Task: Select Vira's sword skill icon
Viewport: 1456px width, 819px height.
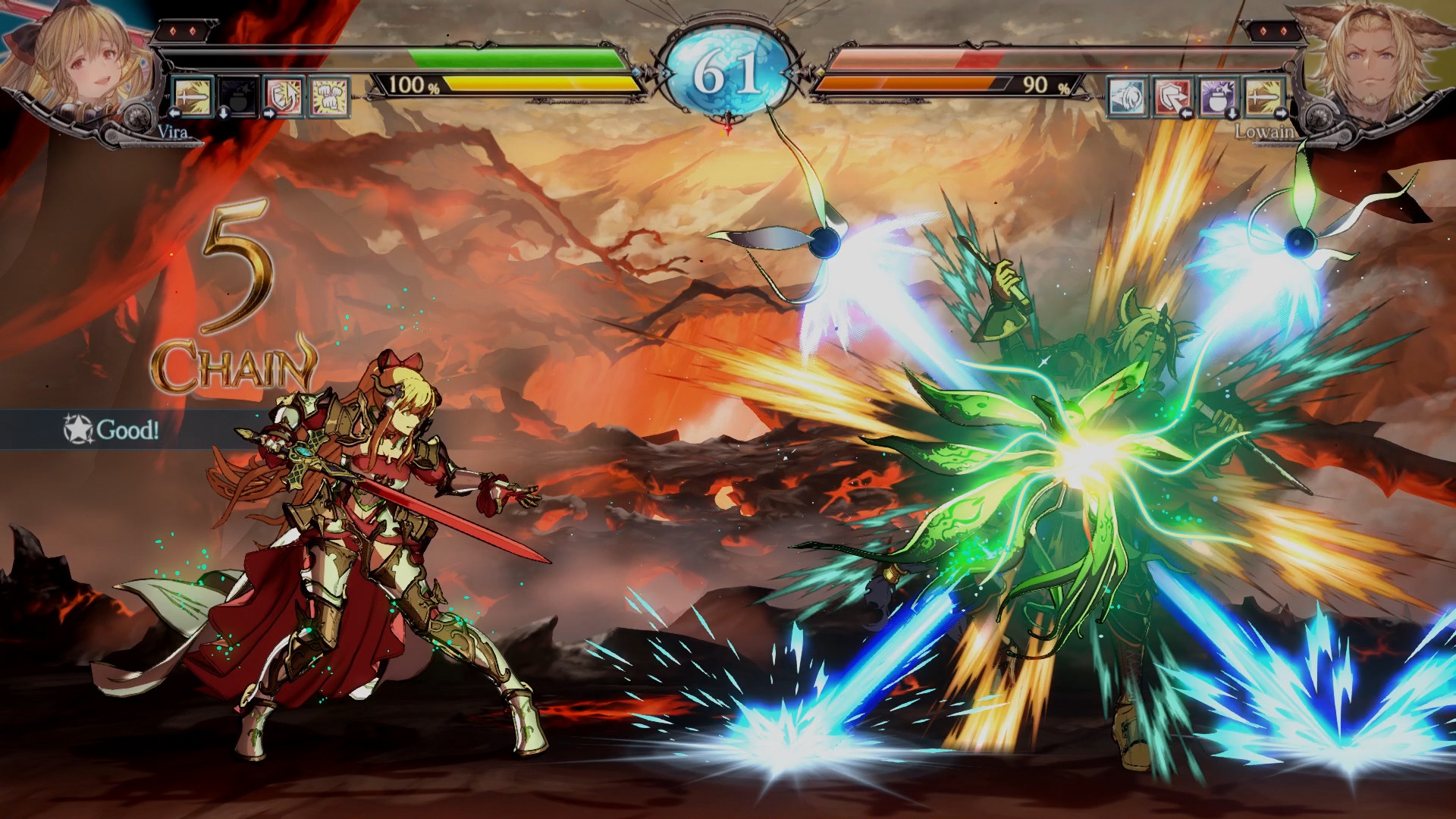Action: (x=193, y=96)
